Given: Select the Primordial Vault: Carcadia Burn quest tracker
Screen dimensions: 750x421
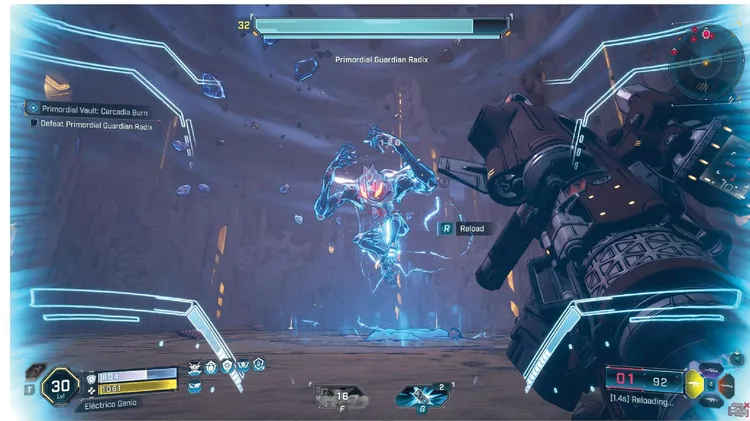Looking at the screenshot, I should coord(88,108).
